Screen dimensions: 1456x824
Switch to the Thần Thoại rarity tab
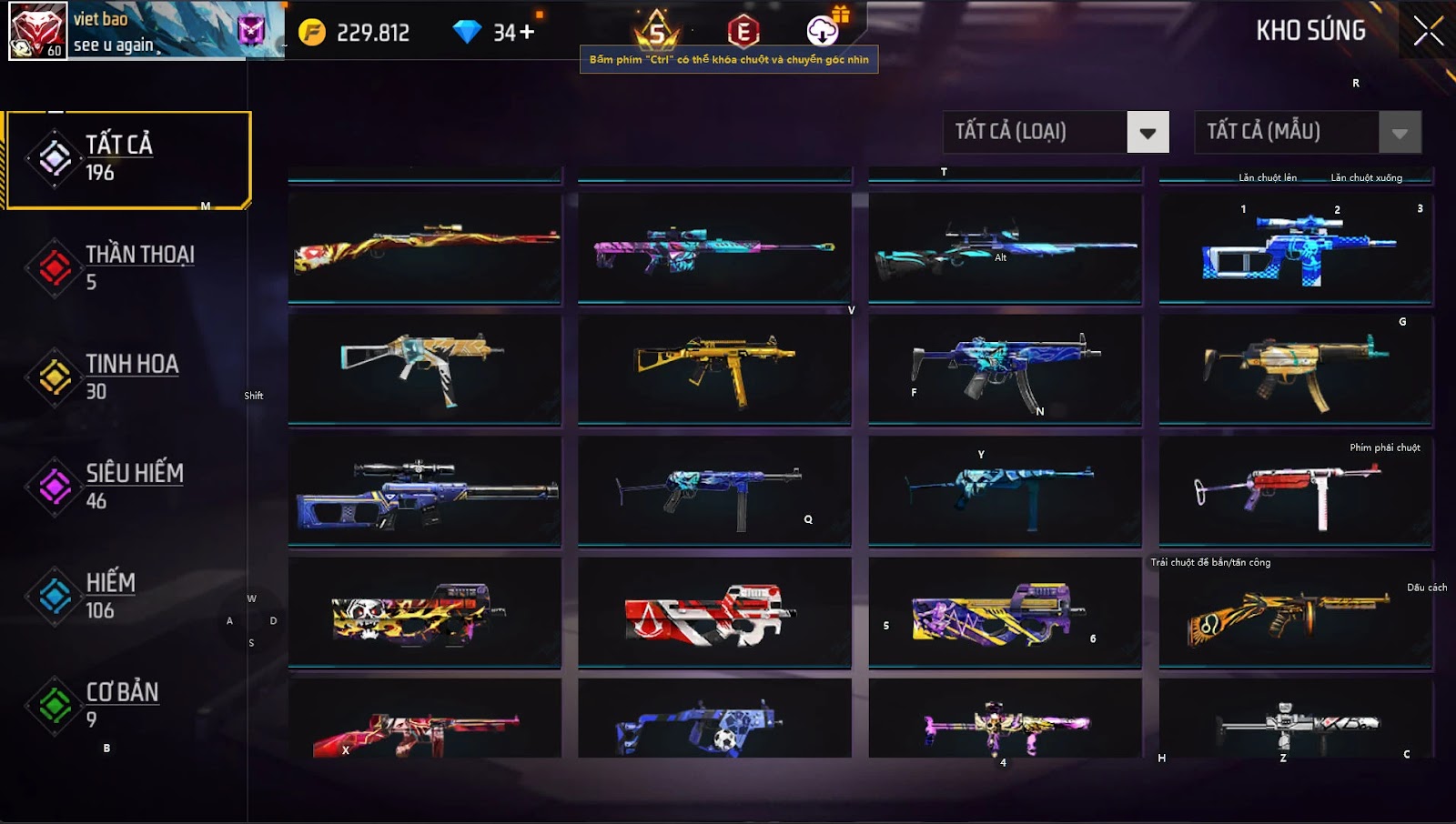(x=126, y=267)
